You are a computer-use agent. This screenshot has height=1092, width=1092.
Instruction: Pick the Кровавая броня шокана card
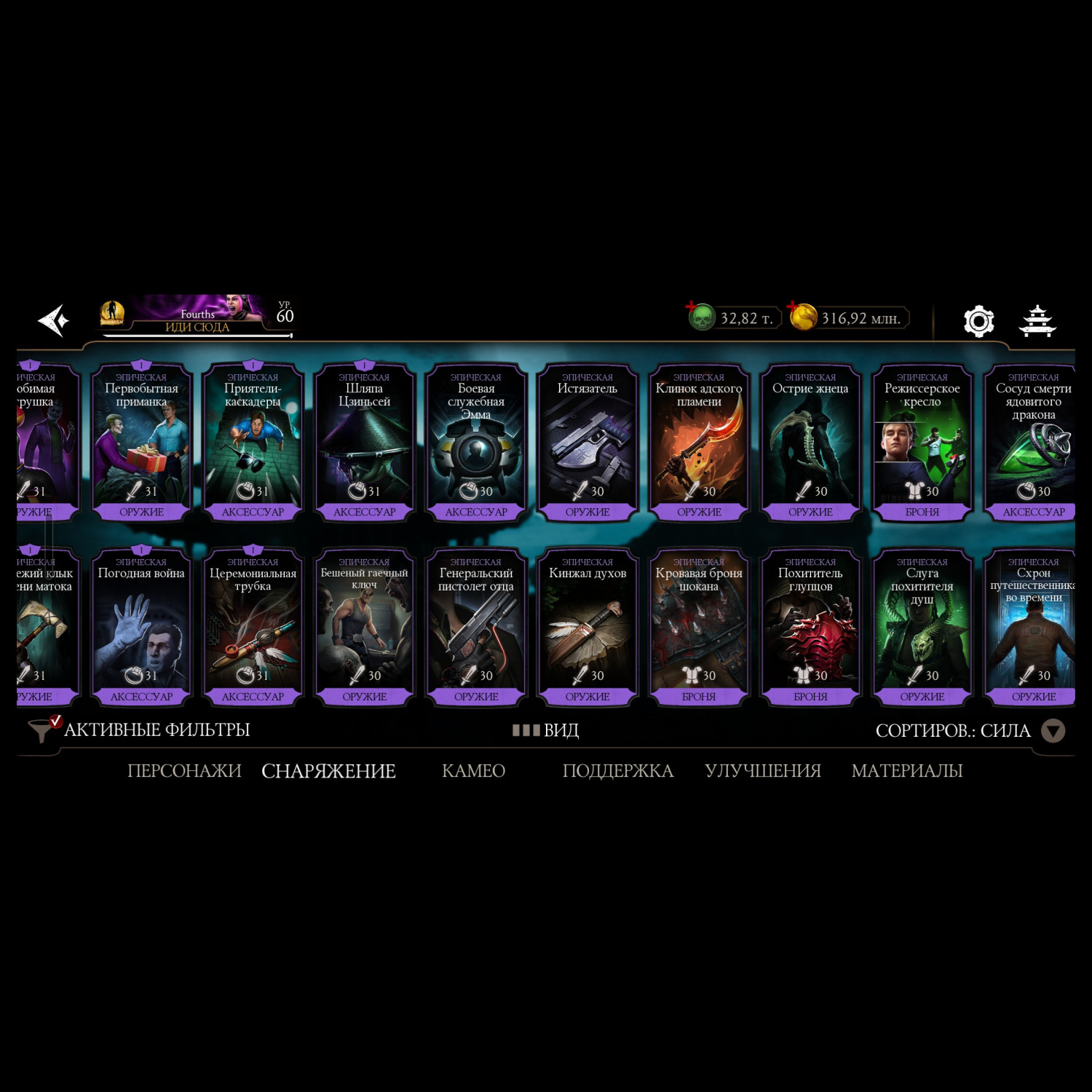click(x=699, y=626)
